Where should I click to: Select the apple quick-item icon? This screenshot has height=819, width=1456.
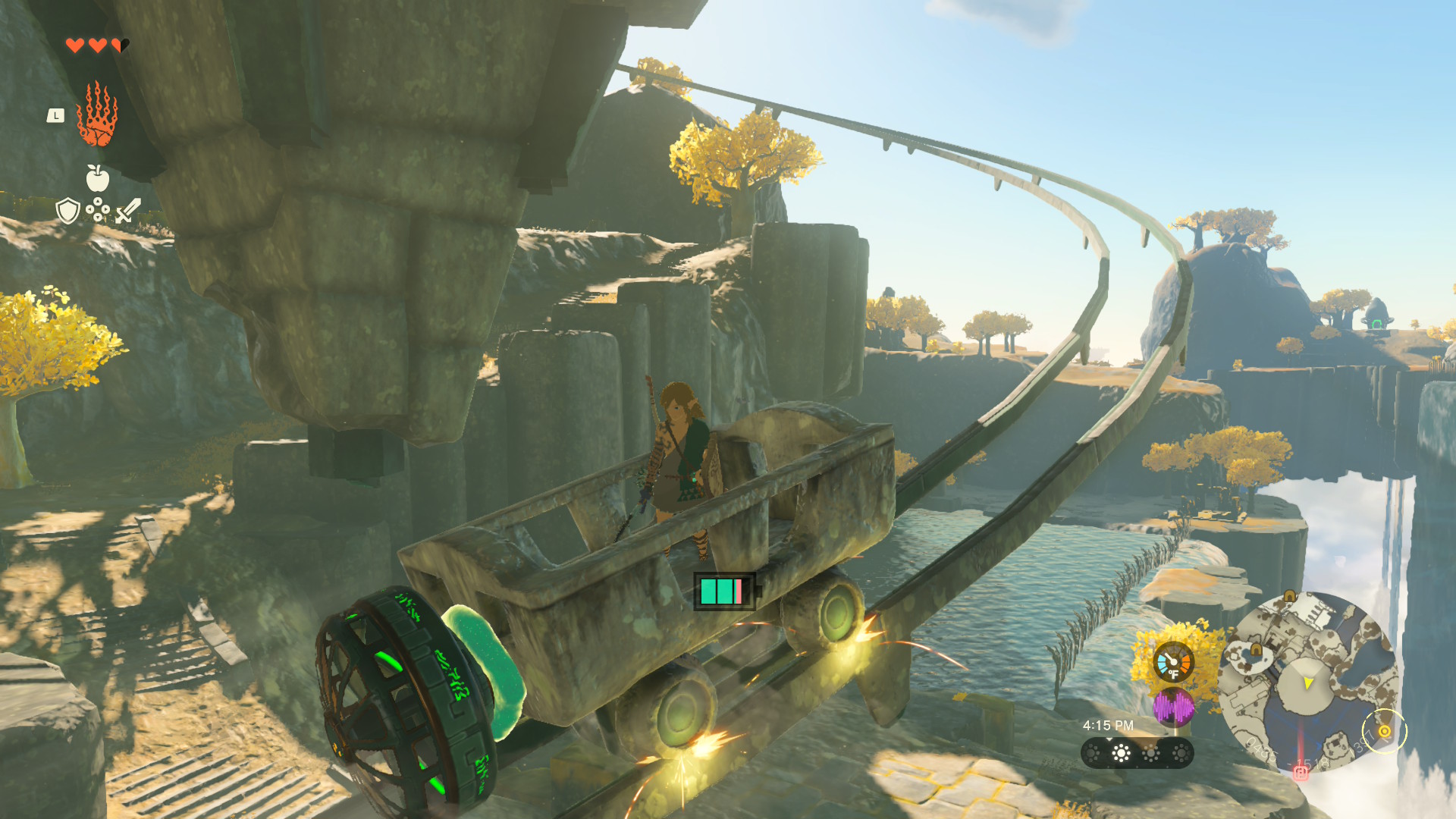coord(97,178)
